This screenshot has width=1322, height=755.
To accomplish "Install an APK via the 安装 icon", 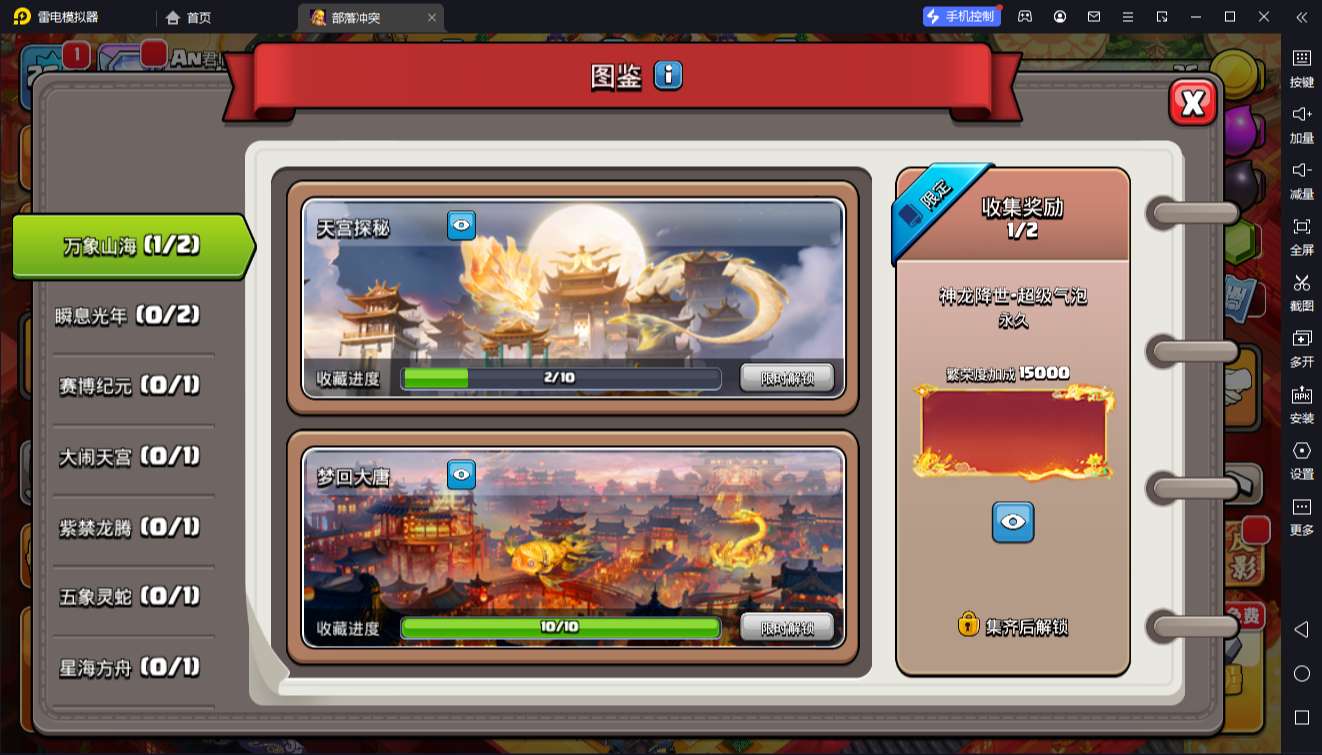I will pyautogui.click(x=1301, y=402).
